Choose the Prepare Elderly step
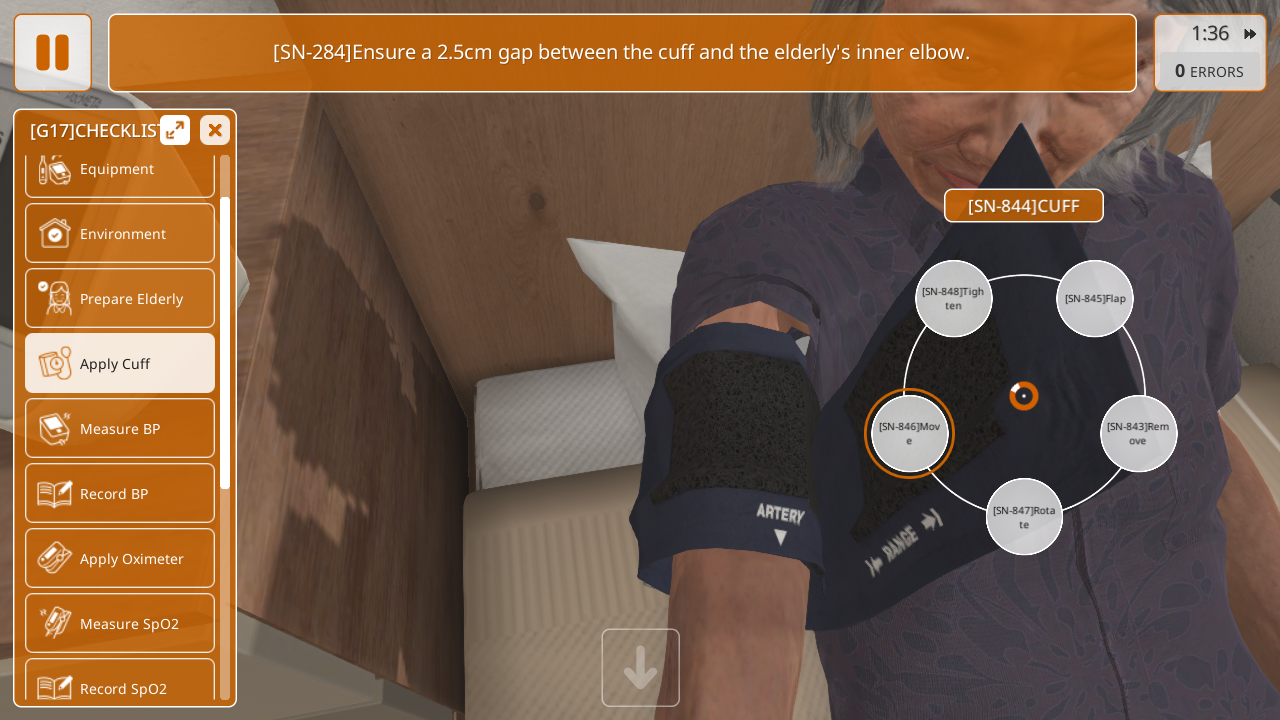 [120, 298]
